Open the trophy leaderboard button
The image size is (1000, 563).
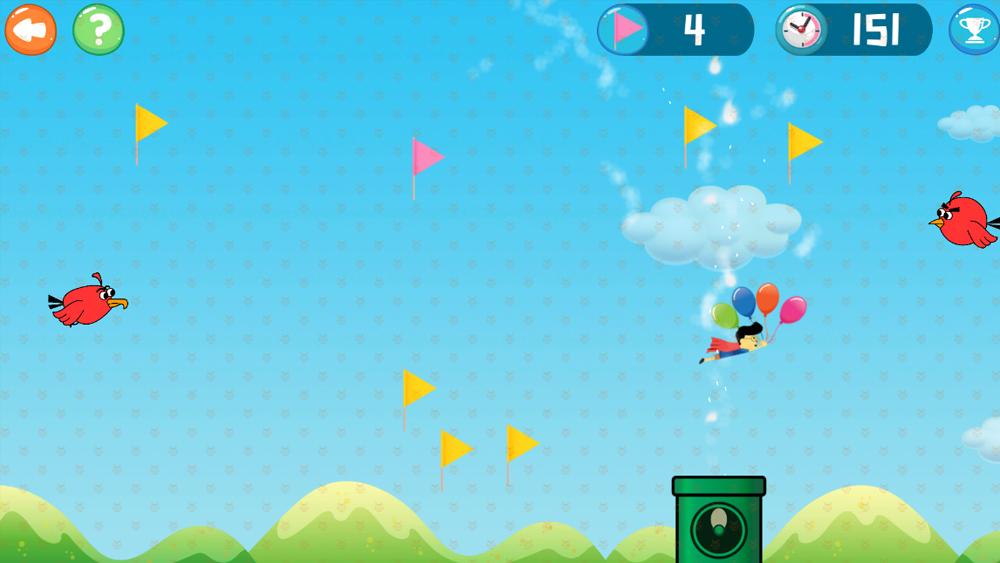coord(972,30)
